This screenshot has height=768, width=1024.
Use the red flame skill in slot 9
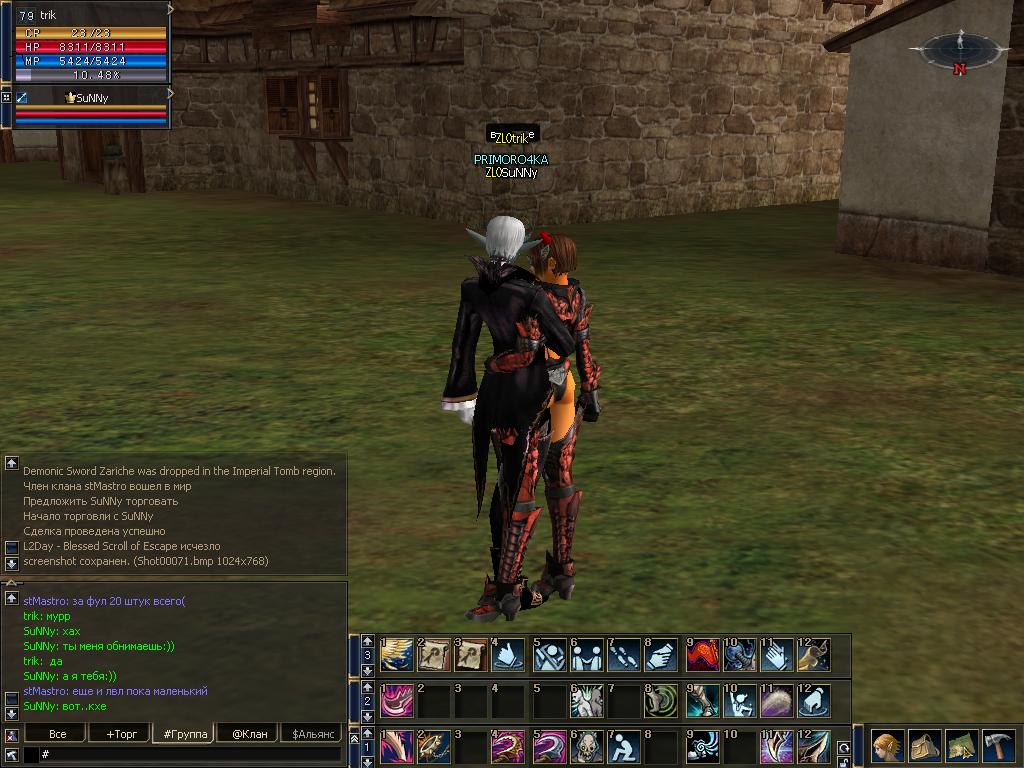(701, 655)
